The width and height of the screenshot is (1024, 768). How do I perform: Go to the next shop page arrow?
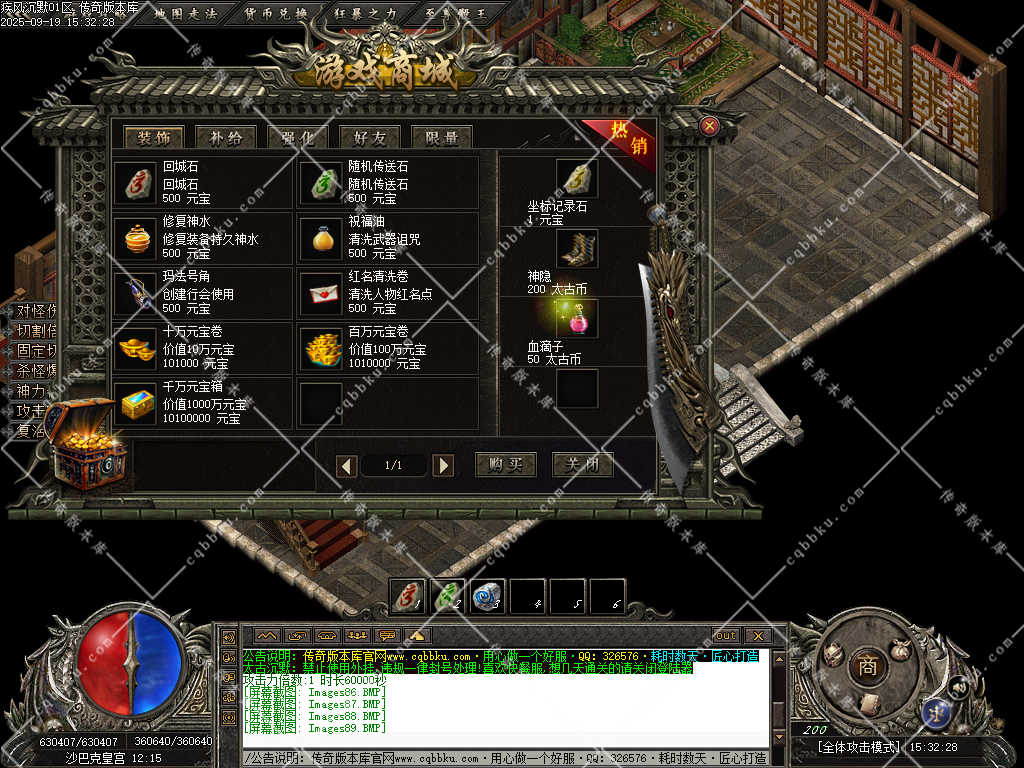443,466
